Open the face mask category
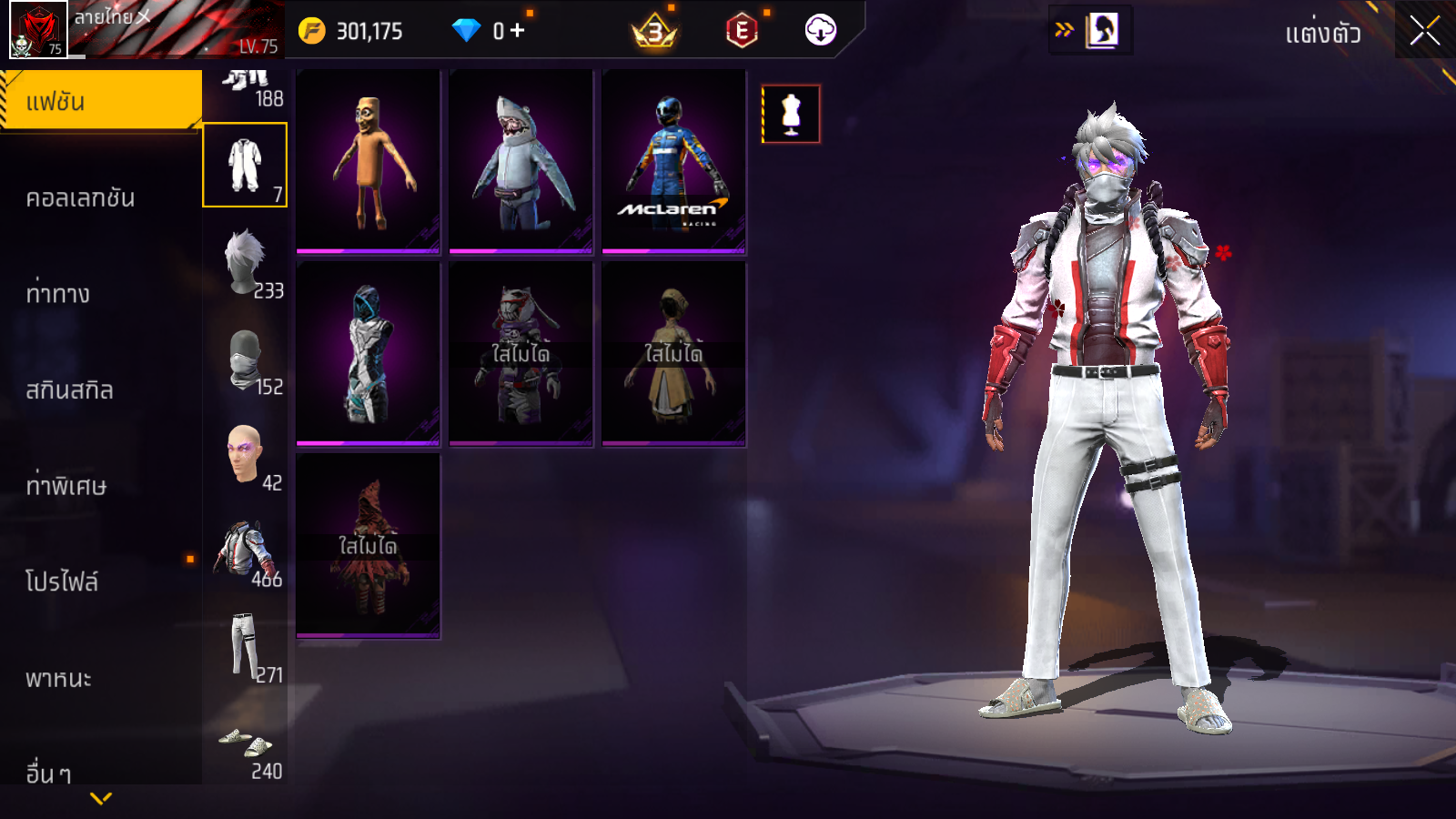1456x819 pixels. [x=246, y=359]
